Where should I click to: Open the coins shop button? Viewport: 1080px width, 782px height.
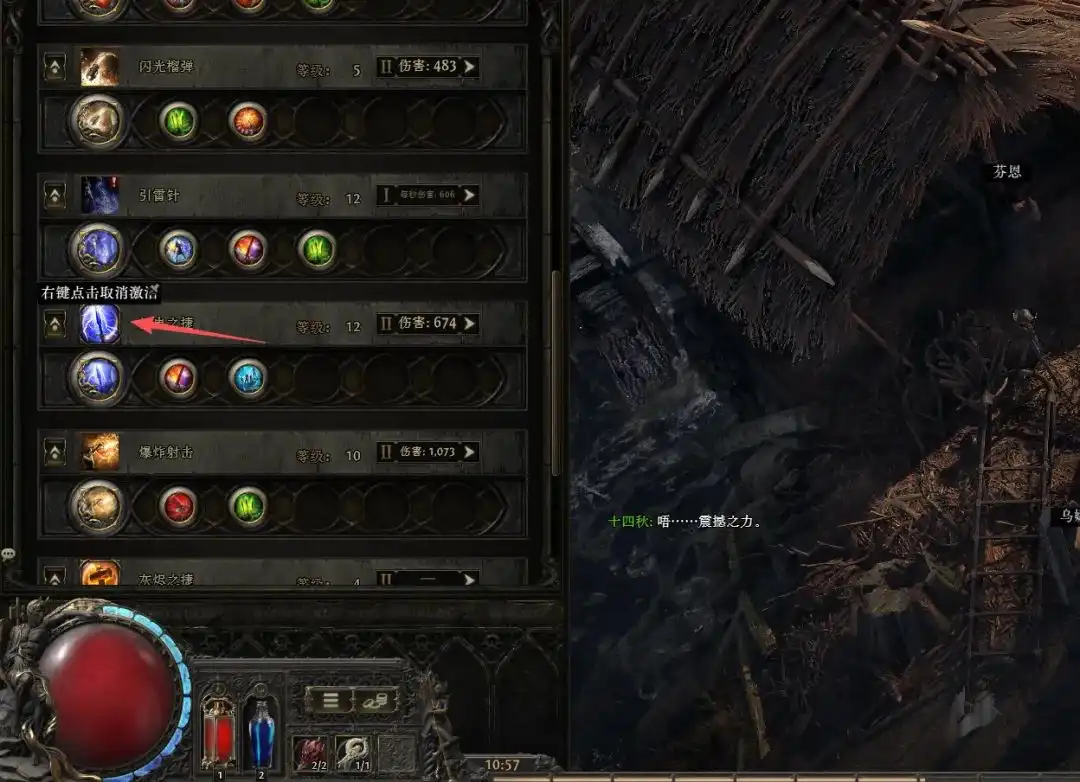tap(375, 700)
